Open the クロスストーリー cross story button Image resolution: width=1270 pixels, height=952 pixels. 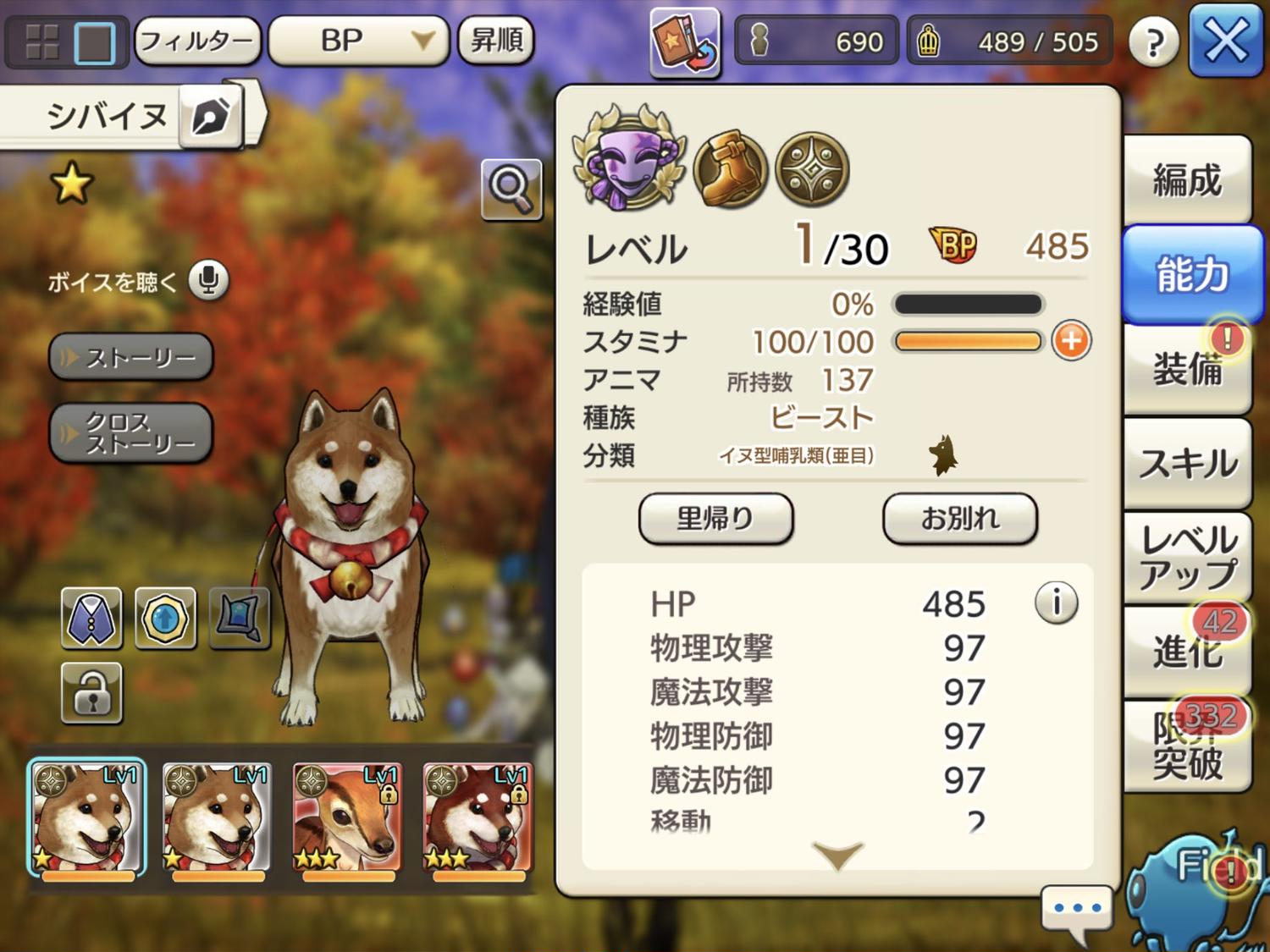click(131, 432)
